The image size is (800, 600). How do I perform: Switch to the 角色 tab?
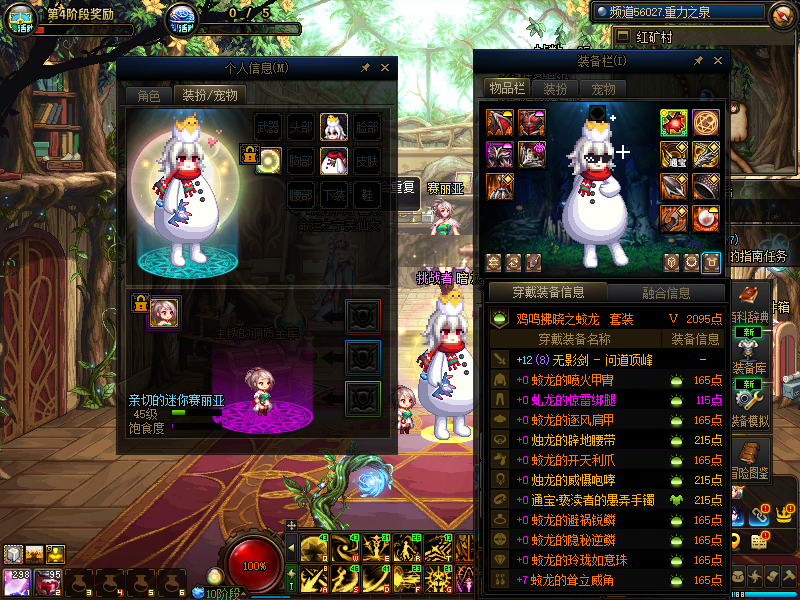(148, 96)
